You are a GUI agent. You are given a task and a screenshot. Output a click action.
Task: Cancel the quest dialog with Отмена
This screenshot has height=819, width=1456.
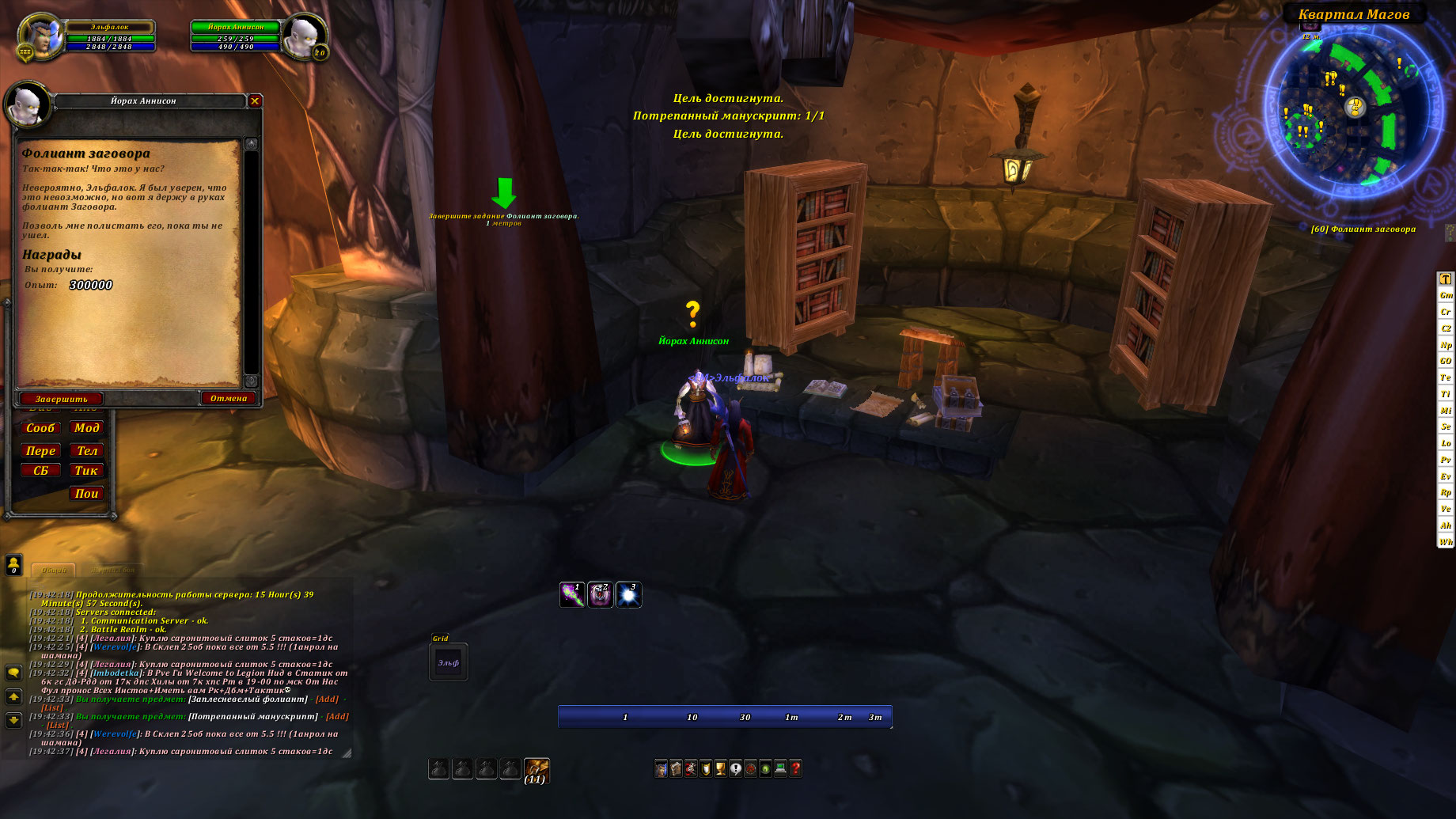coord(228,398)
